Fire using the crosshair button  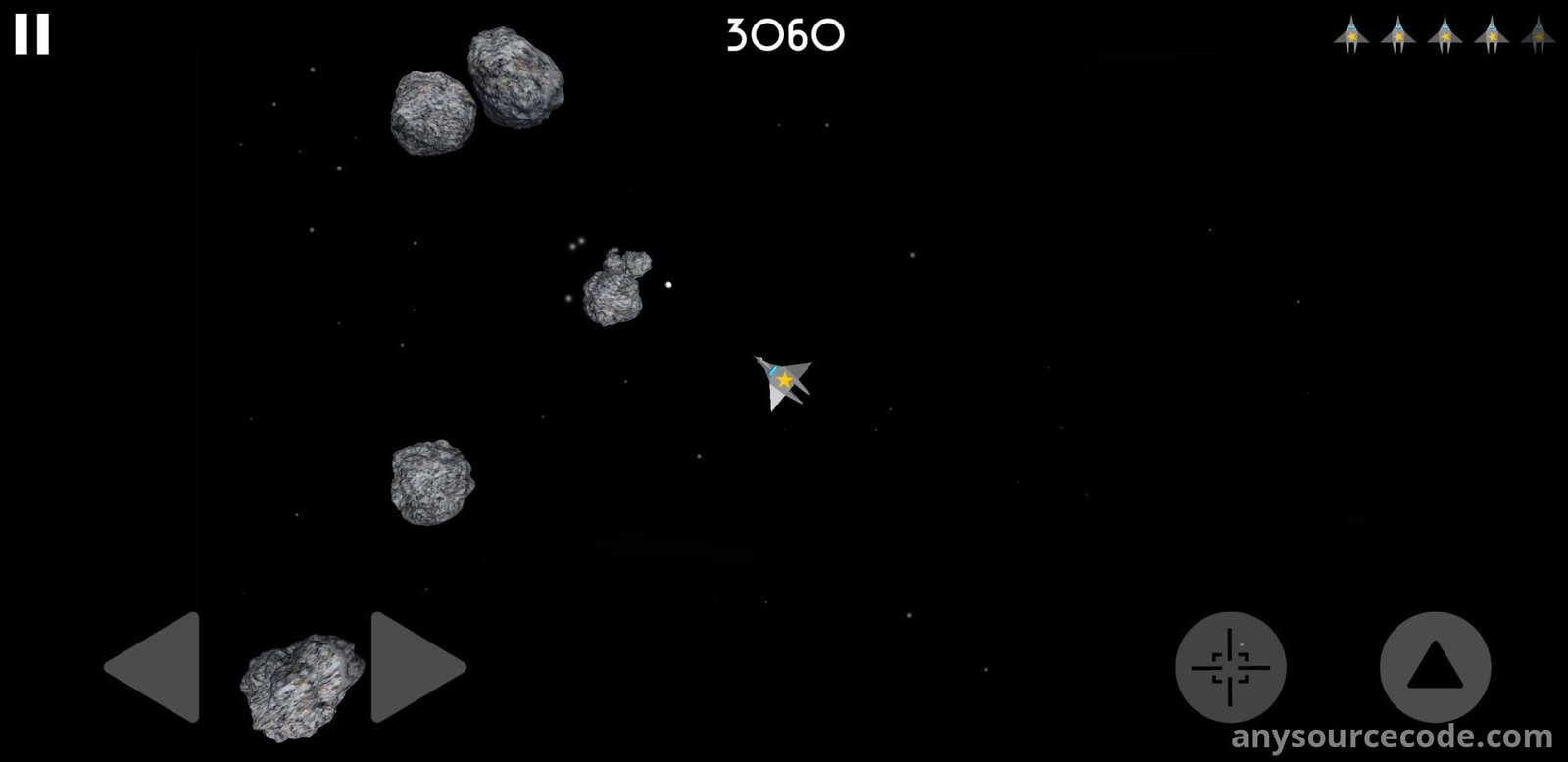(1230, 667)
